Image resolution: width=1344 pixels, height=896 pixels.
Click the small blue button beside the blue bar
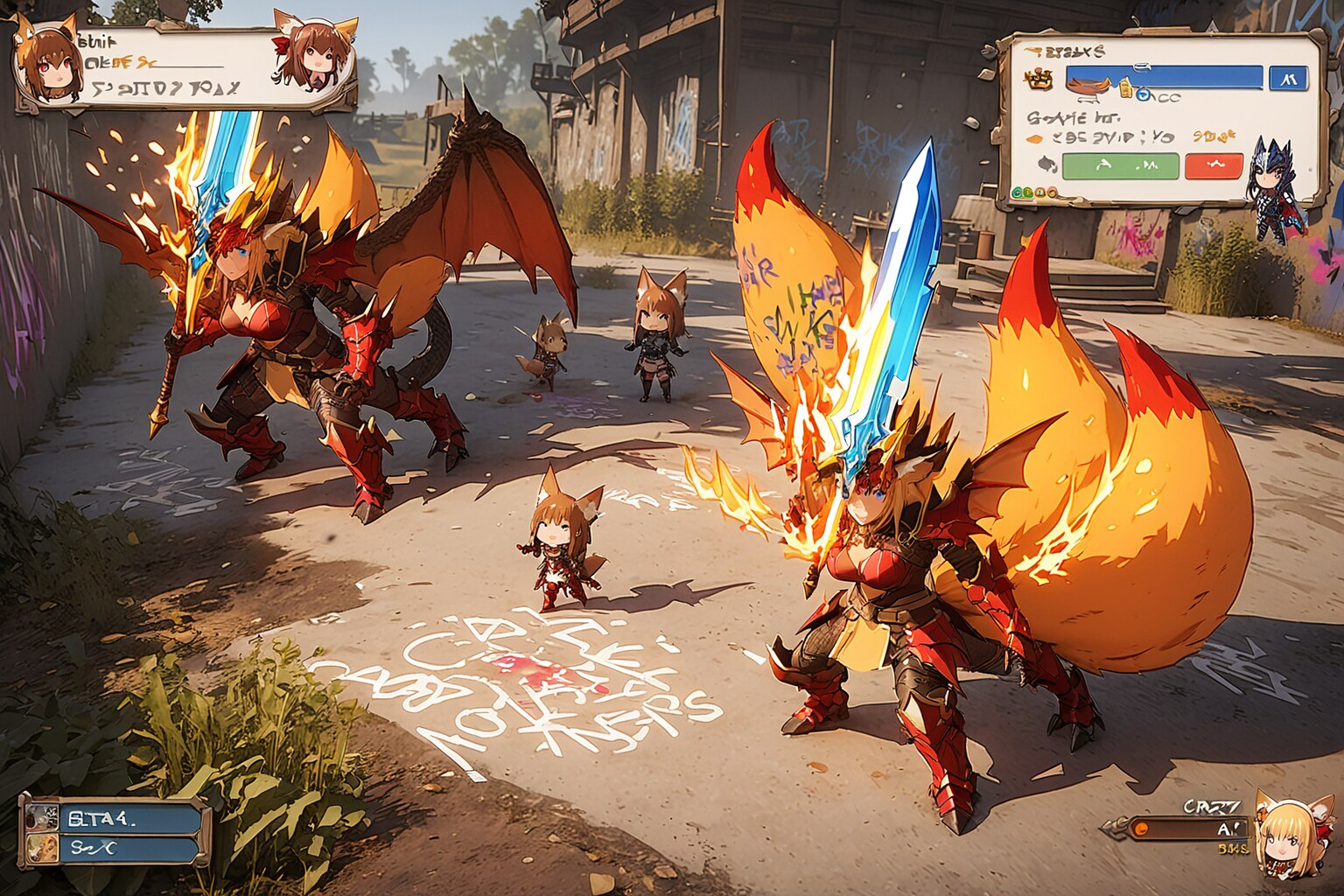click(1289, 78)
